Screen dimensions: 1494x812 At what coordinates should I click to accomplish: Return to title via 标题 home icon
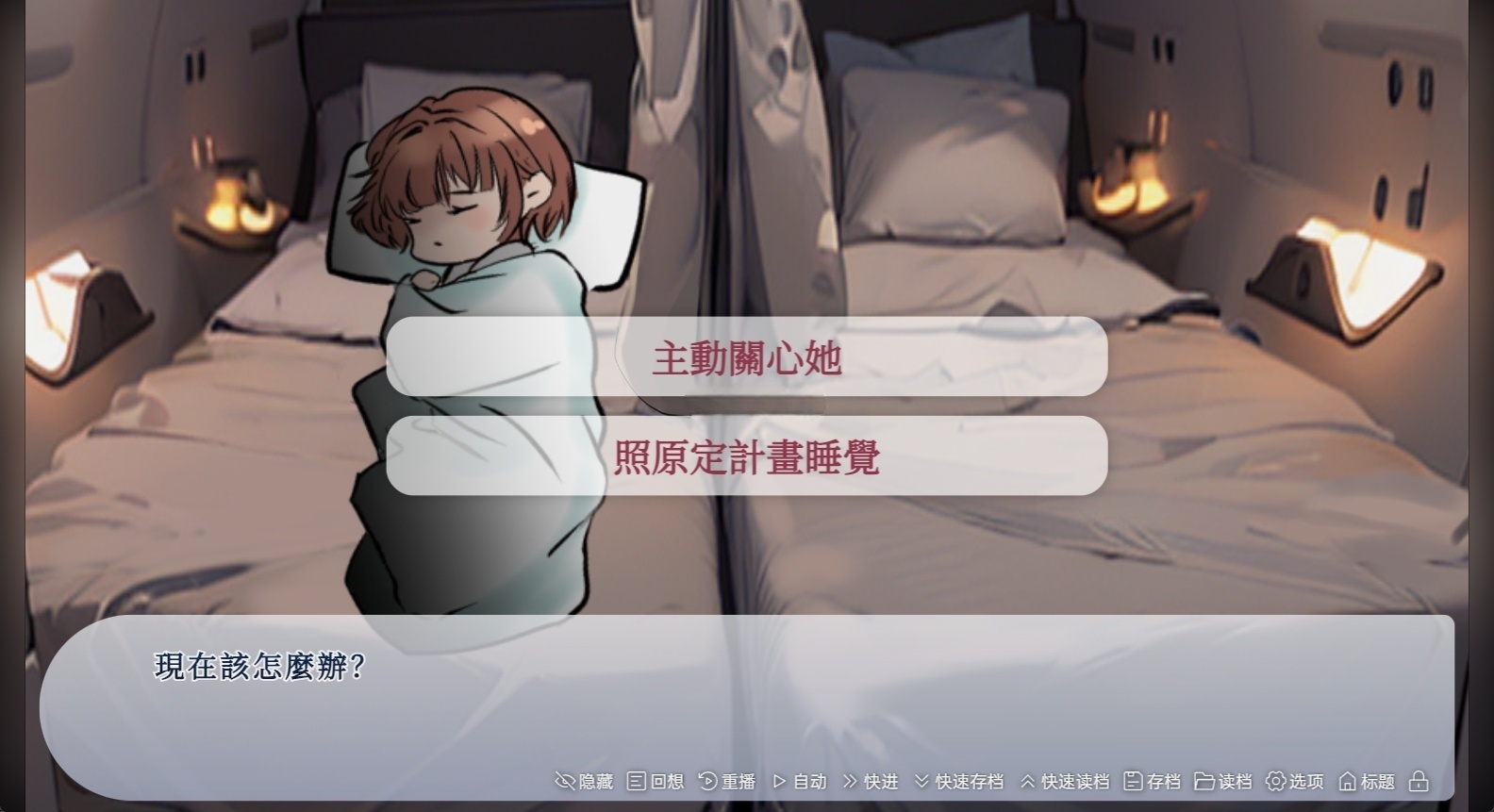pyautogui.click(x=1368, y=781)
